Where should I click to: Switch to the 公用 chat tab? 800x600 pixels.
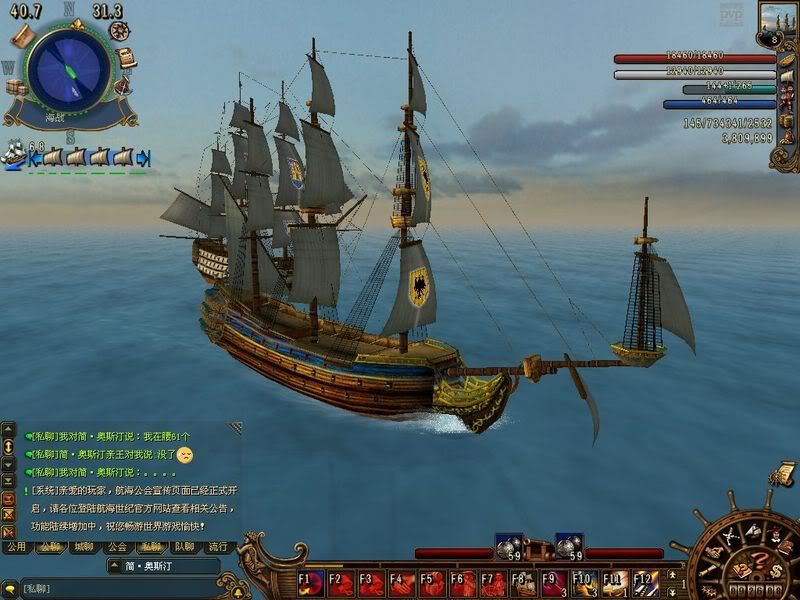16,547
